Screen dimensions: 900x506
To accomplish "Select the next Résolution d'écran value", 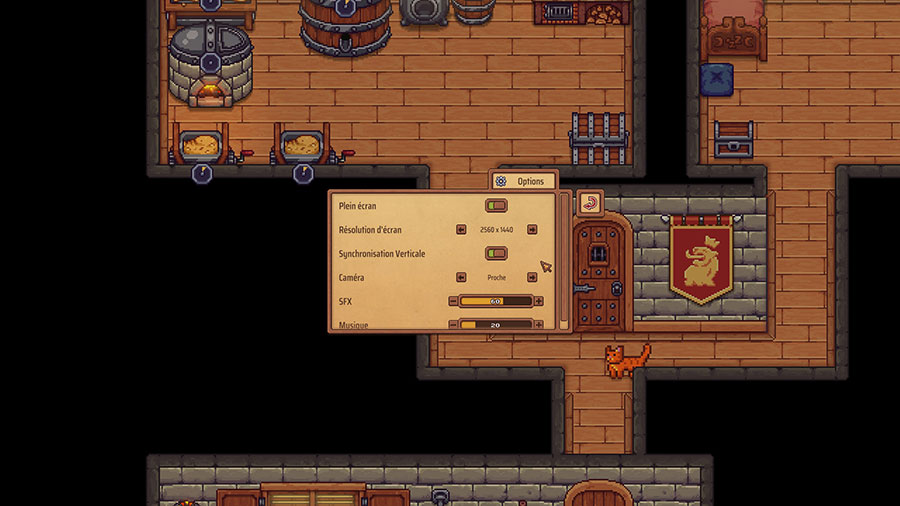I will point(532,229).
